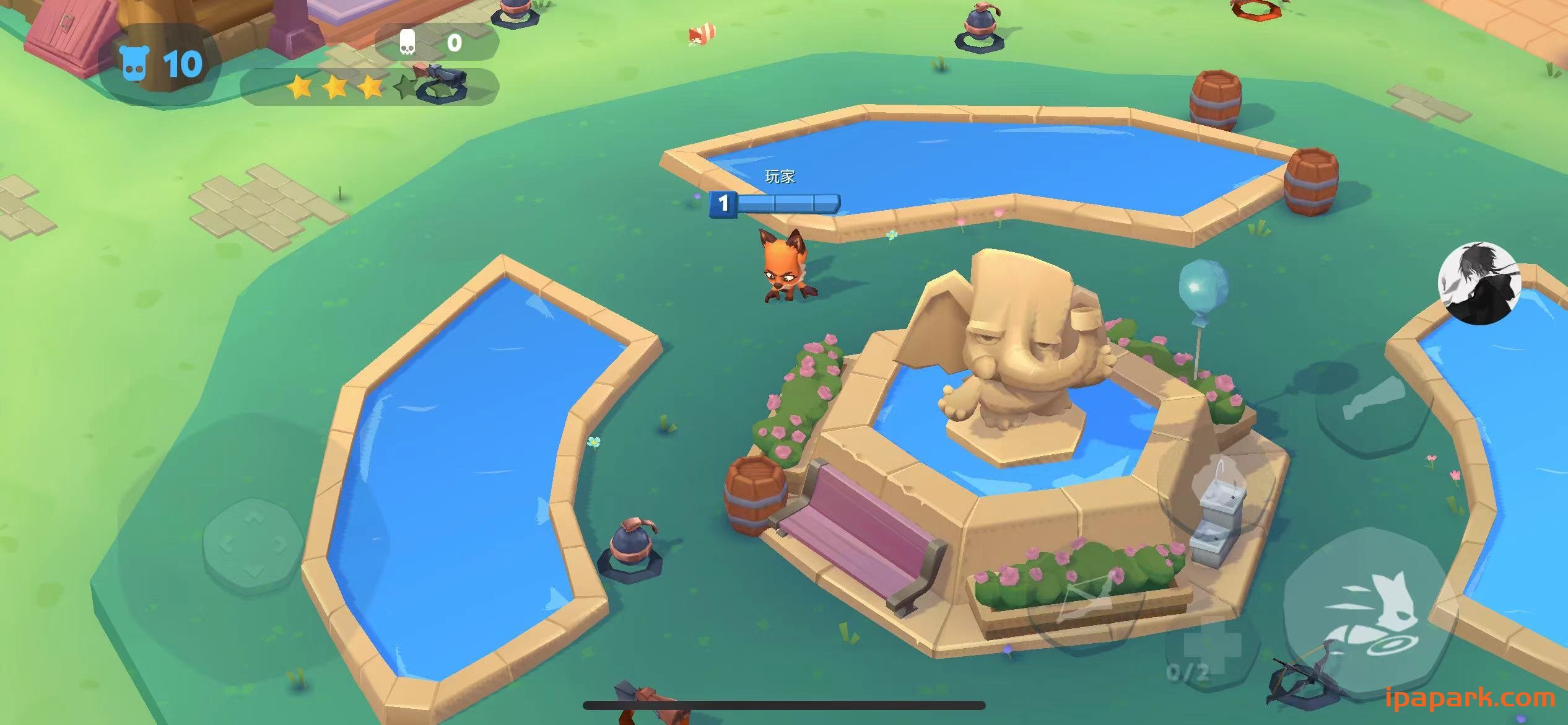Tap the virtual movement joystick pad

(254, 547)
